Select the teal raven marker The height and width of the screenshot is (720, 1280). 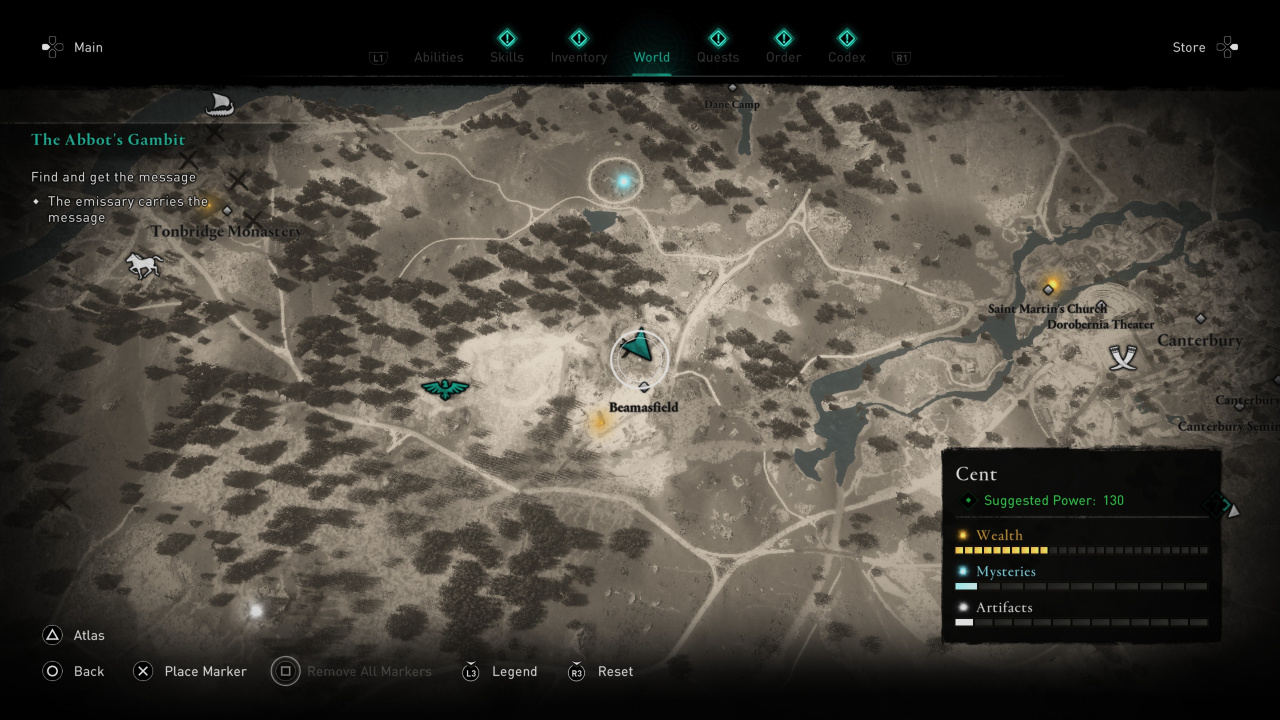445,388
